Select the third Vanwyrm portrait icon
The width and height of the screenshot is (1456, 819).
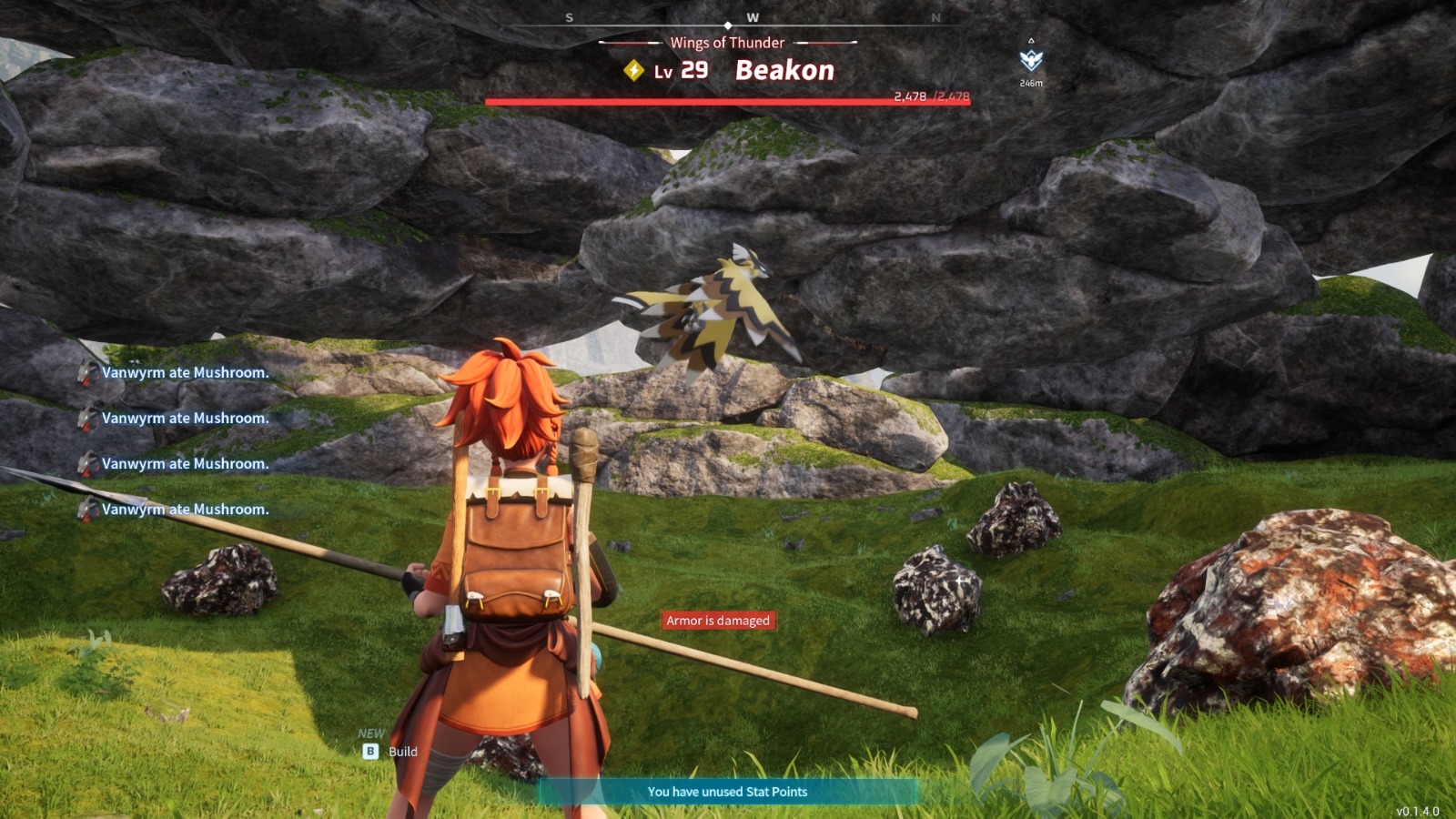88,463
